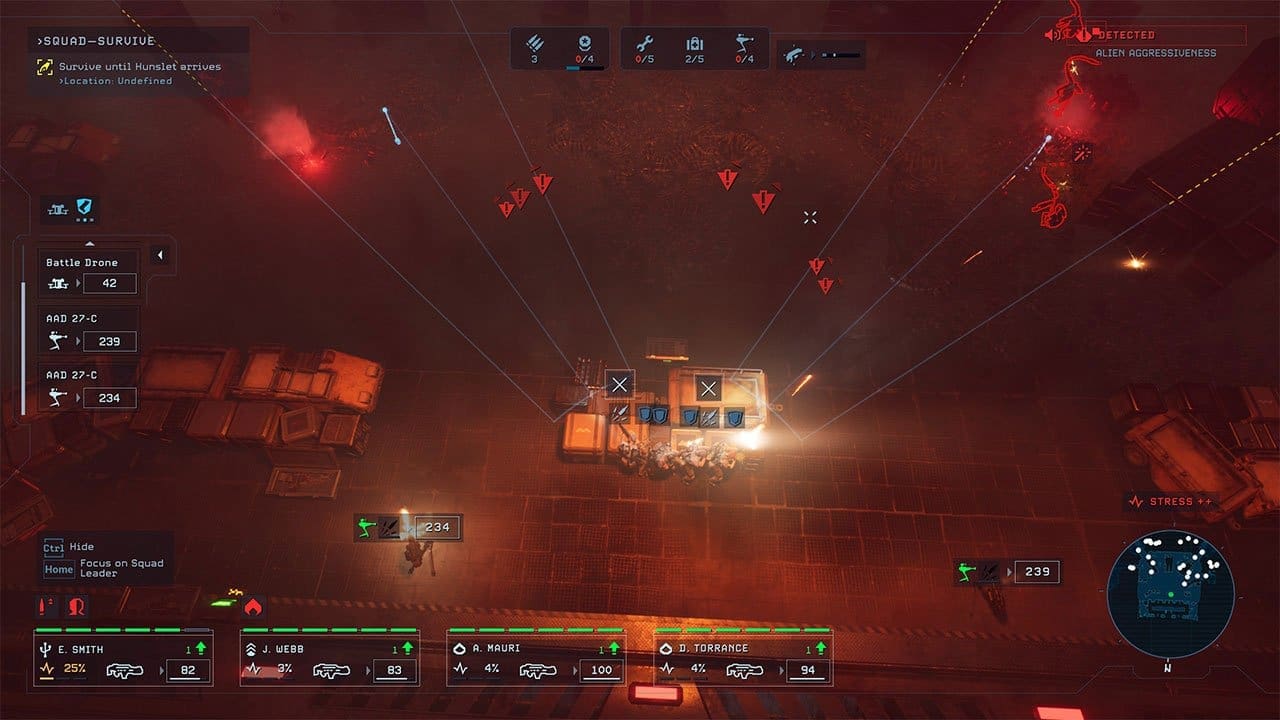Select the AAD 27-C sentry with 234 ammo
Screen dimensions: 1280x720
[88, 387]
